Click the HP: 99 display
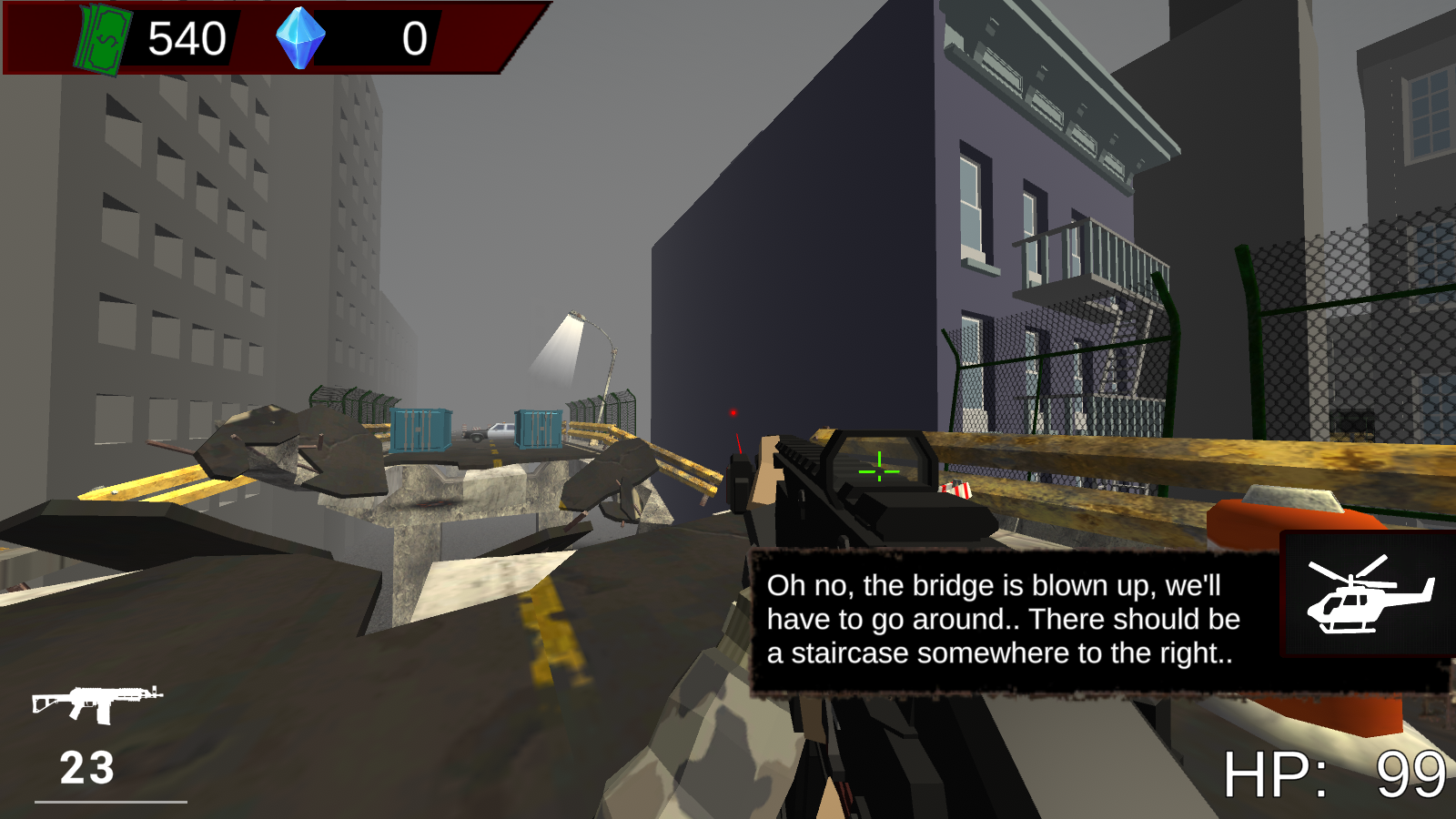This screenshot has width=1456, height=819. (x=1338, y=773)
